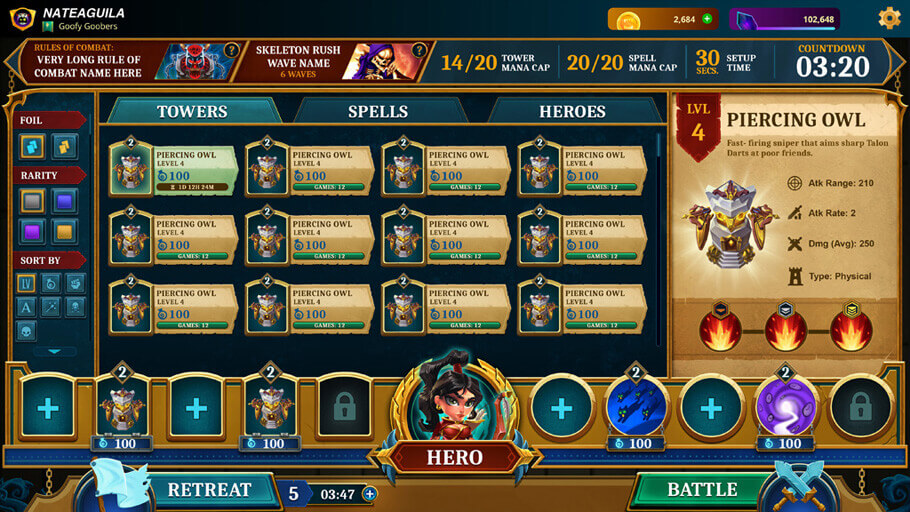The height and width of the screenshot is (512, 910).
Task: Add more gold coins with the plus
Action: (x=707, y=19)
